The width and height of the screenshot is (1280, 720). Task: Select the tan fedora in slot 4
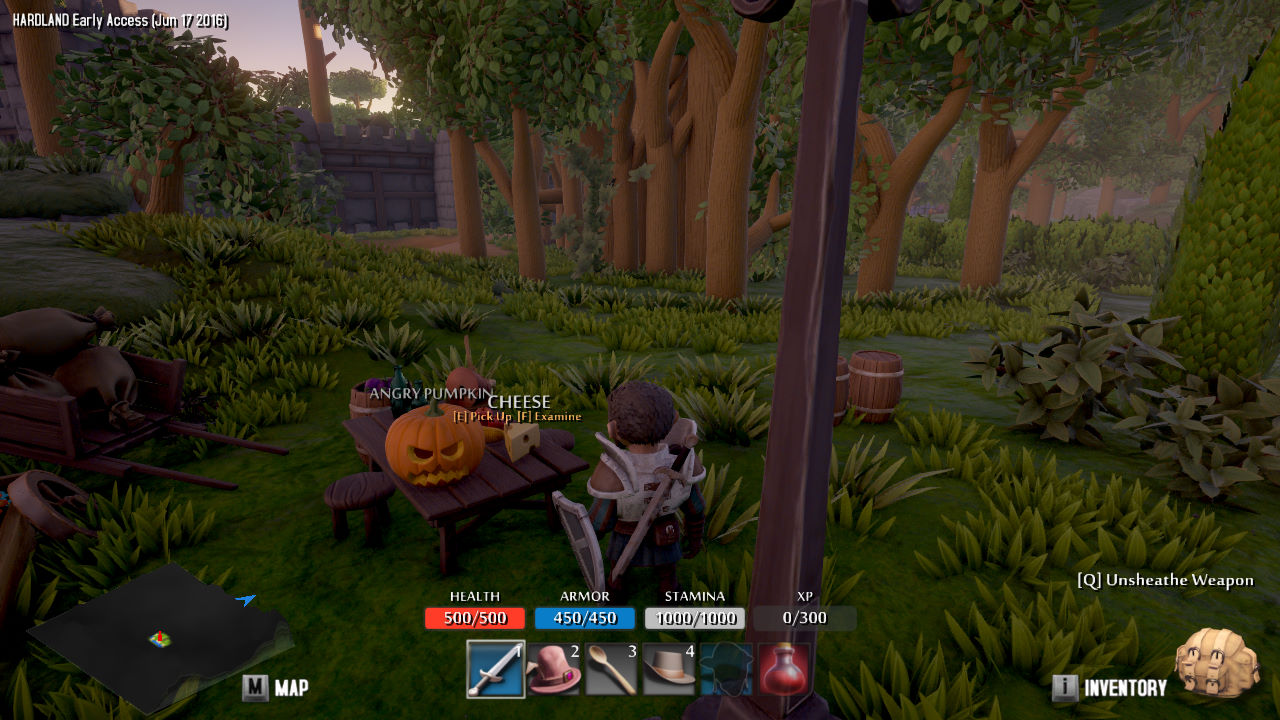pos(669,669)
